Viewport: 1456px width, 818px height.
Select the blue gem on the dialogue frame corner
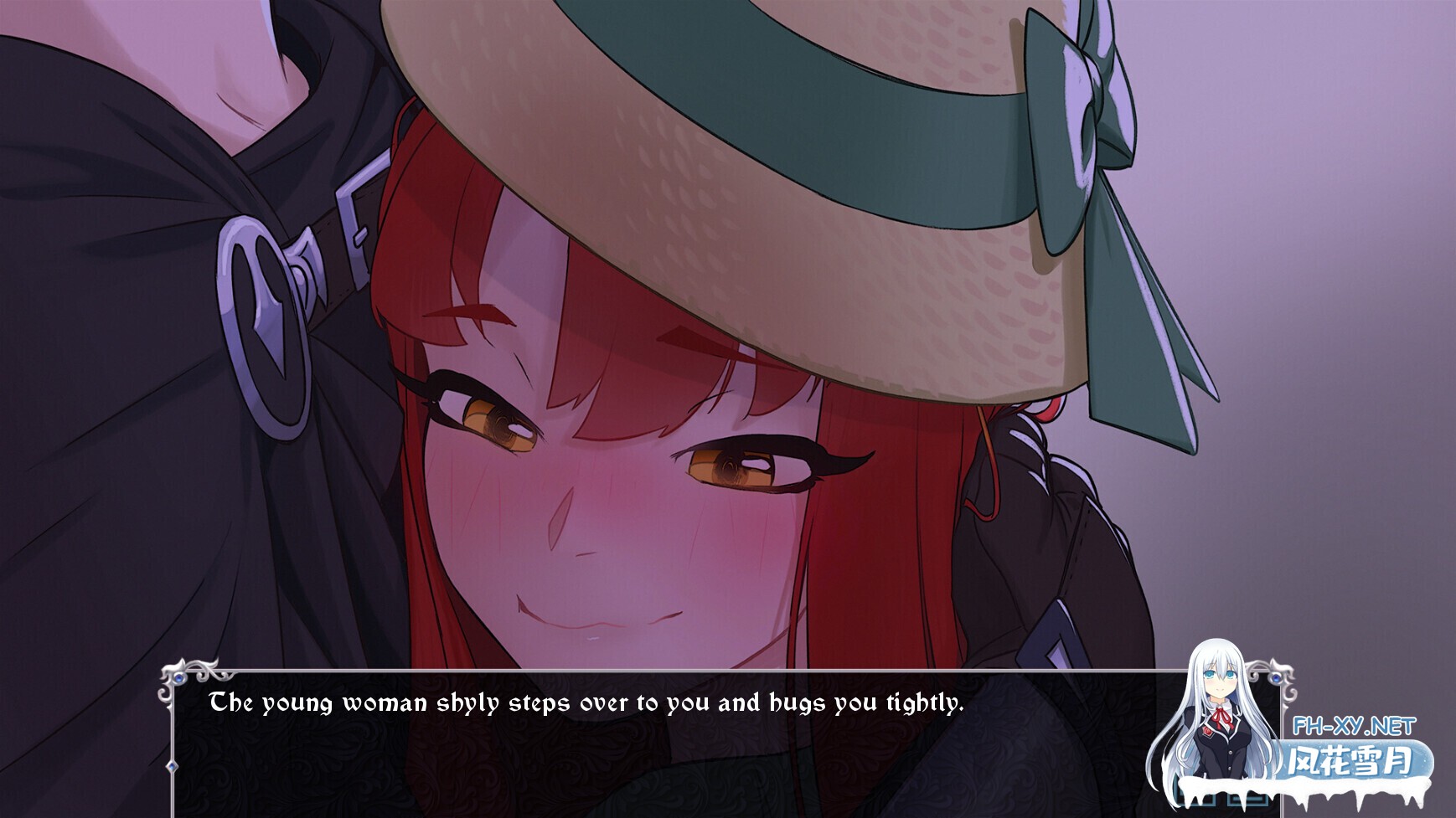(x=179, y=679)
